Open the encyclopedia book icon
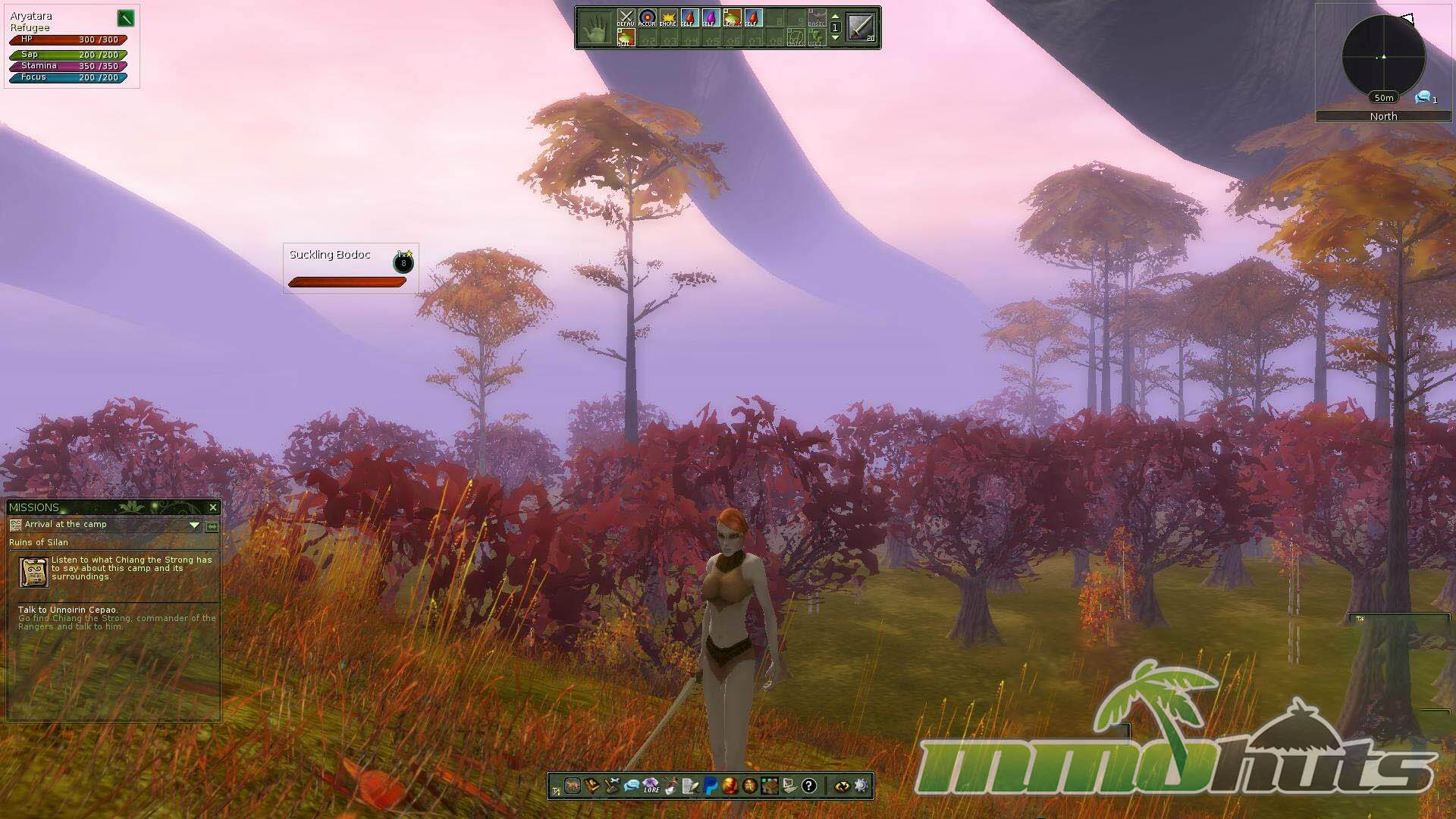This screenshot has width=1456, height=819. click(x=591, y=786)
